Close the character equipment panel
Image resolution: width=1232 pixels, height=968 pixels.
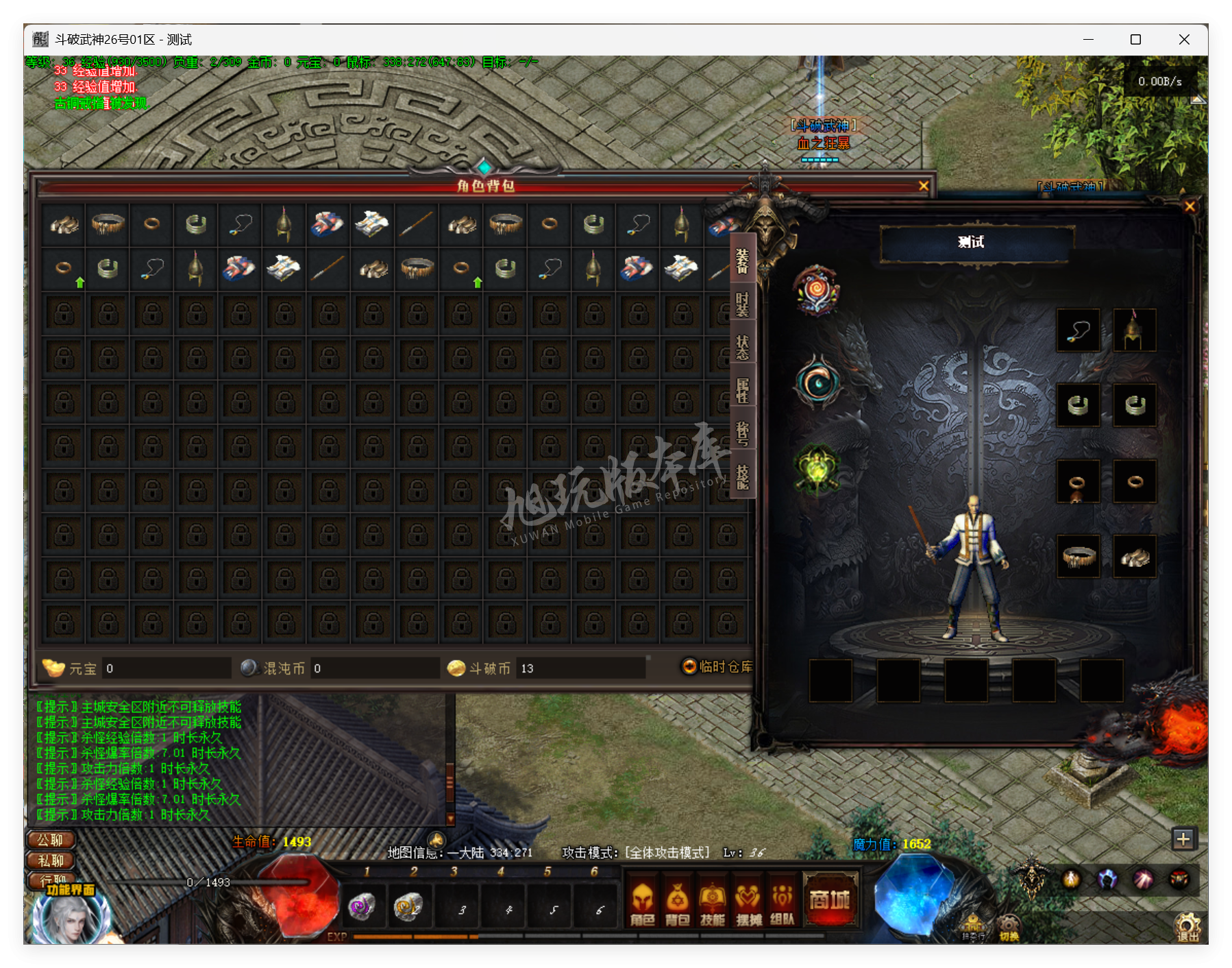(1190, 206)
